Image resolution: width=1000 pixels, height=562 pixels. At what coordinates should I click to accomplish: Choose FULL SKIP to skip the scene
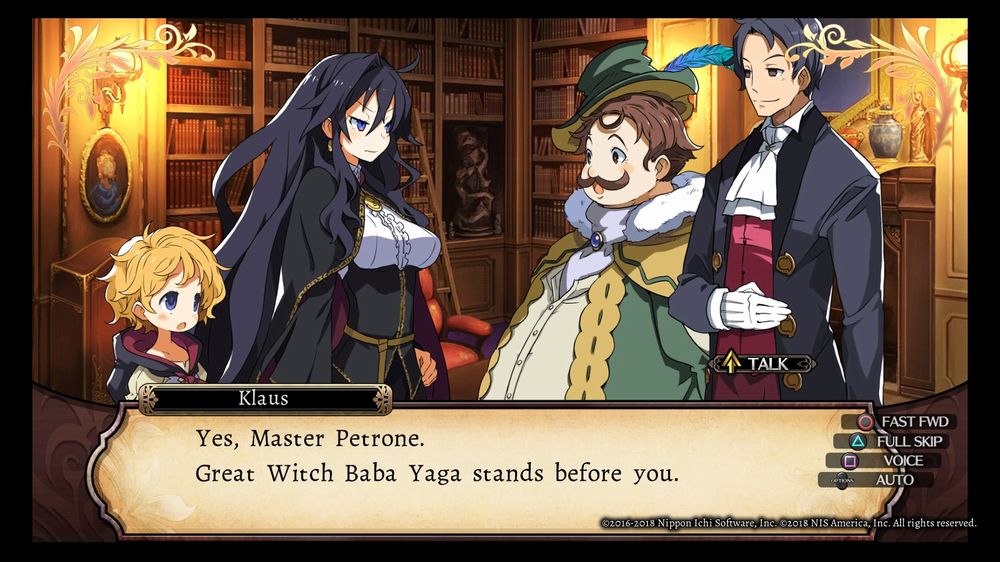pos(896,441)
